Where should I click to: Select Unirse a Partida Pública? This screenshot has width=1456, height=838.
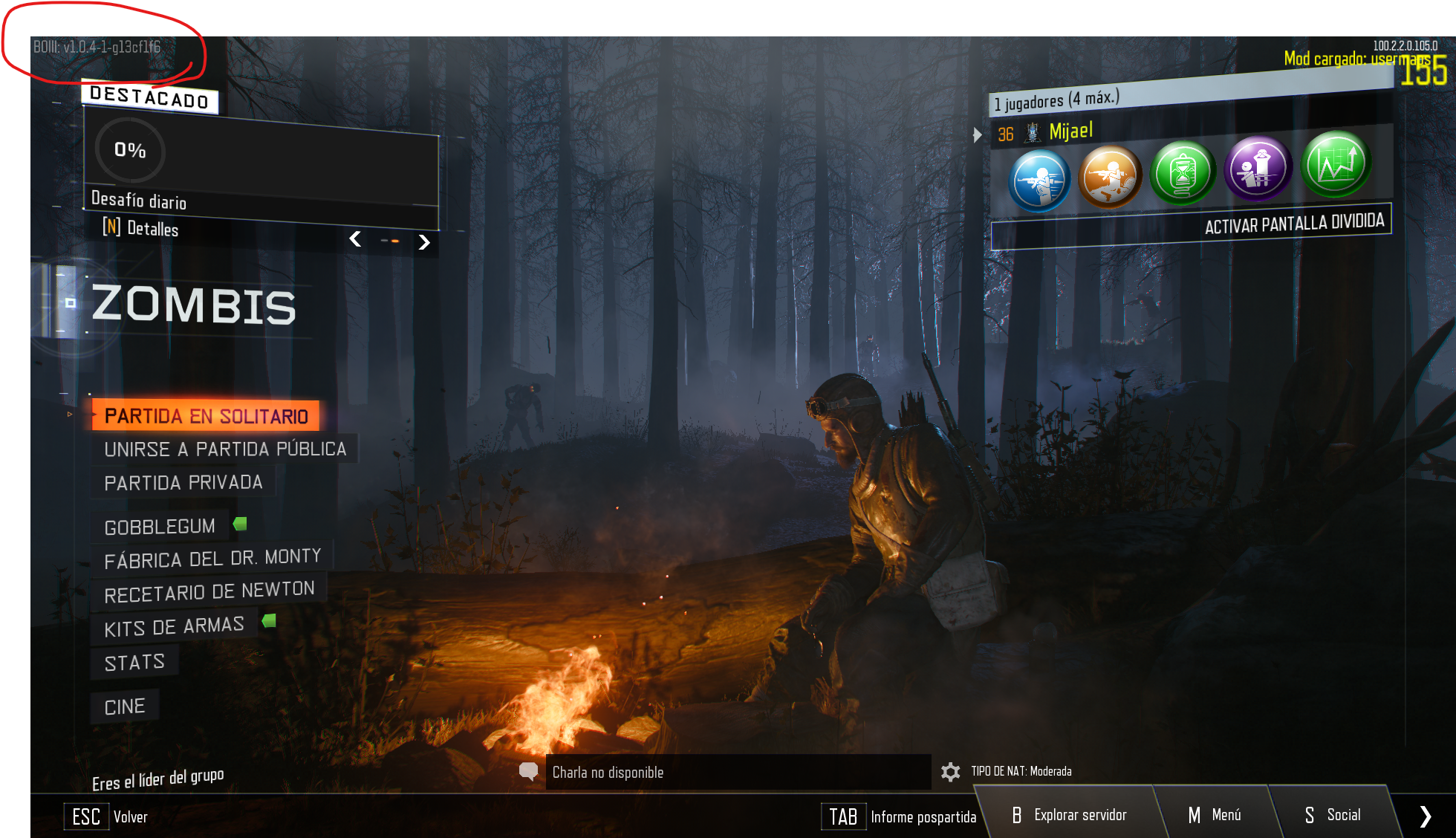point(224,449)
